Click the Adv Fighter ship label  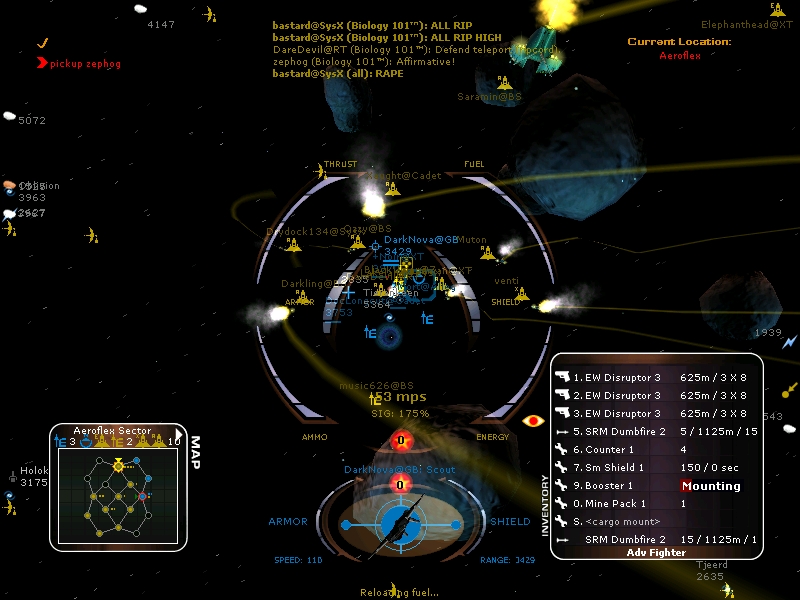[x=656, y=552]
